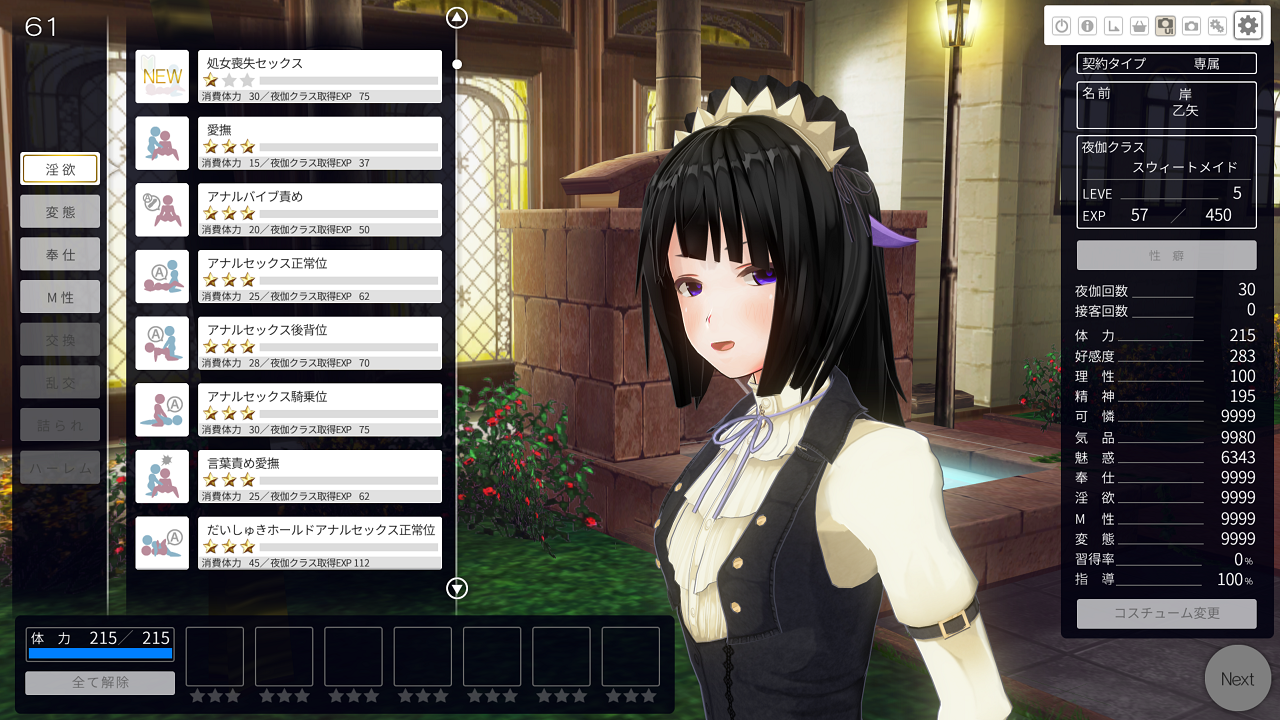Click the angle ruler icon in the toolbar

(1113, 27)
